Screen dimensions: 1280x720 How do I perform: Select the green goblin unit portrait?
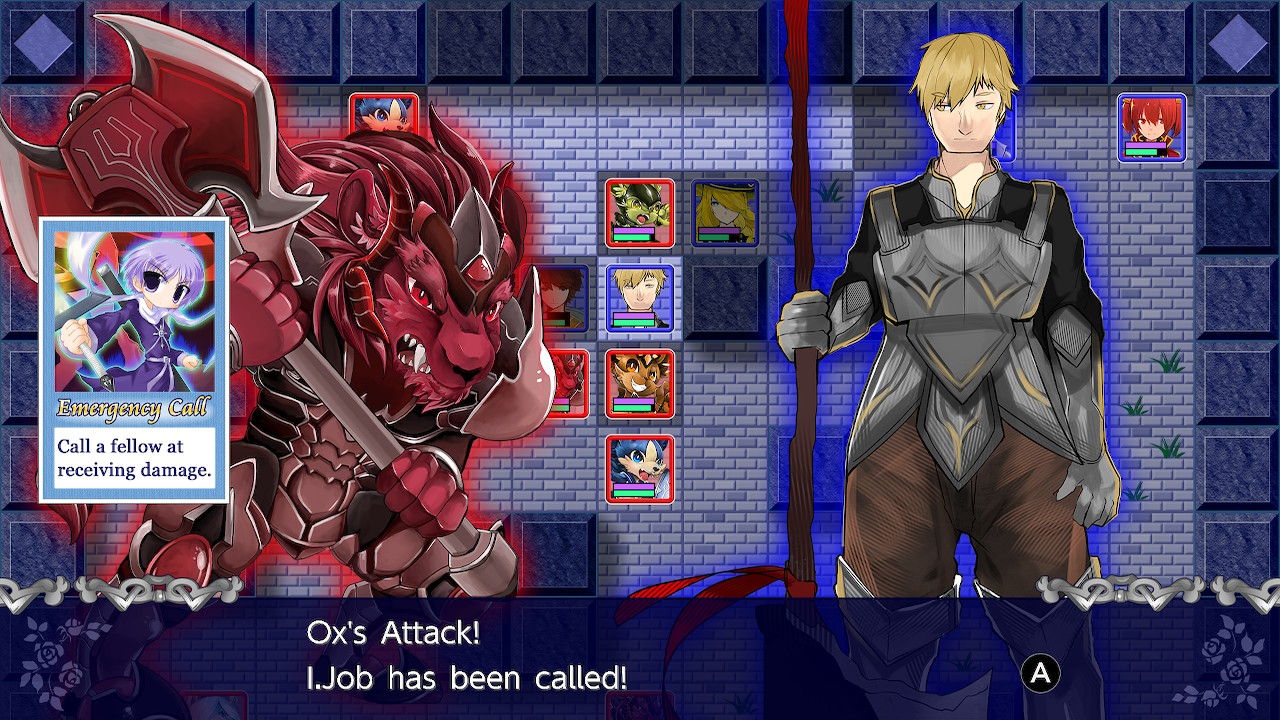[x=638, y=211]
